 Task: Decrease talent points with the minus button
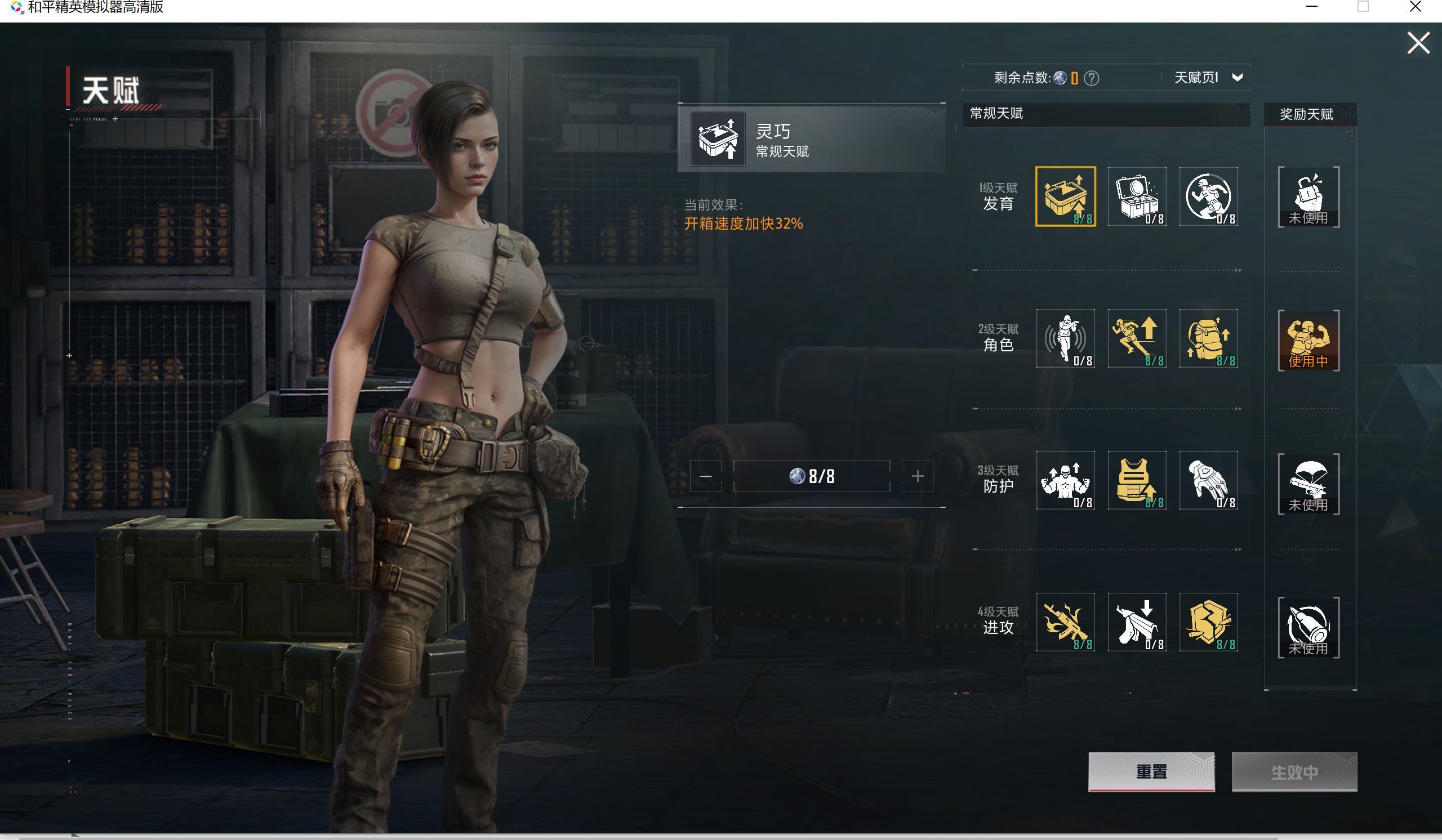coord(706,476)
